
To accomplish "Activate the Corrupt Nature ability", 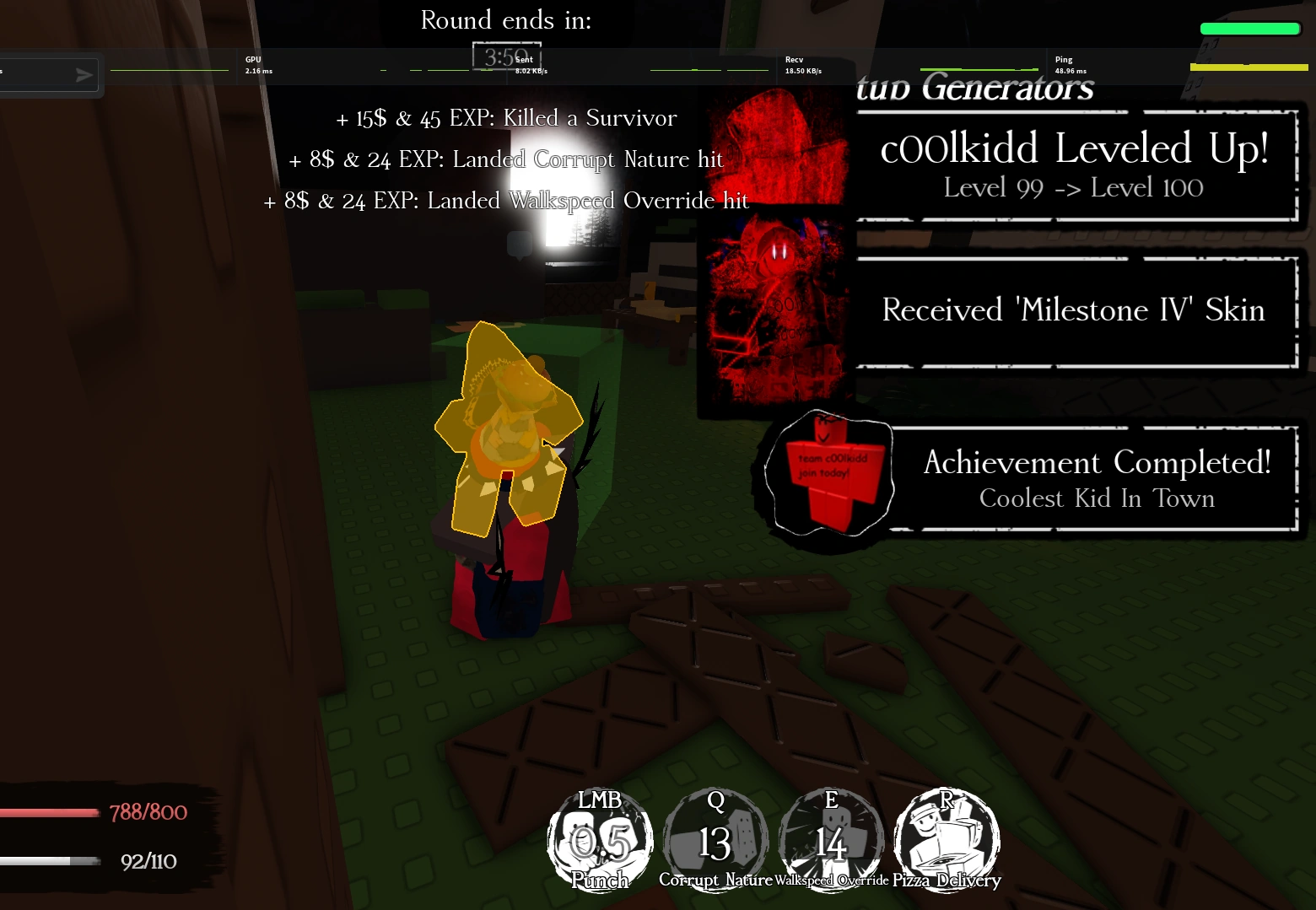I will pyautogui.click(x=715, y=839).
